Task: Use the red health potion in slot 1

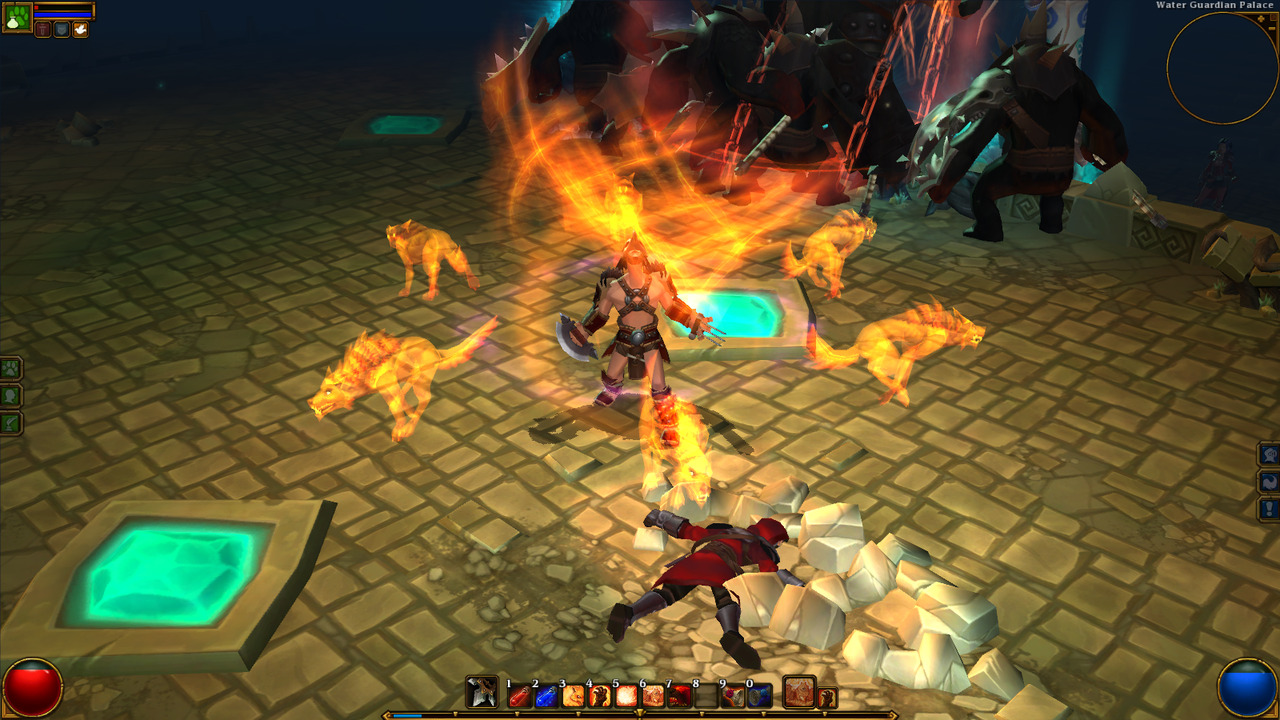Action: [520, 695]
